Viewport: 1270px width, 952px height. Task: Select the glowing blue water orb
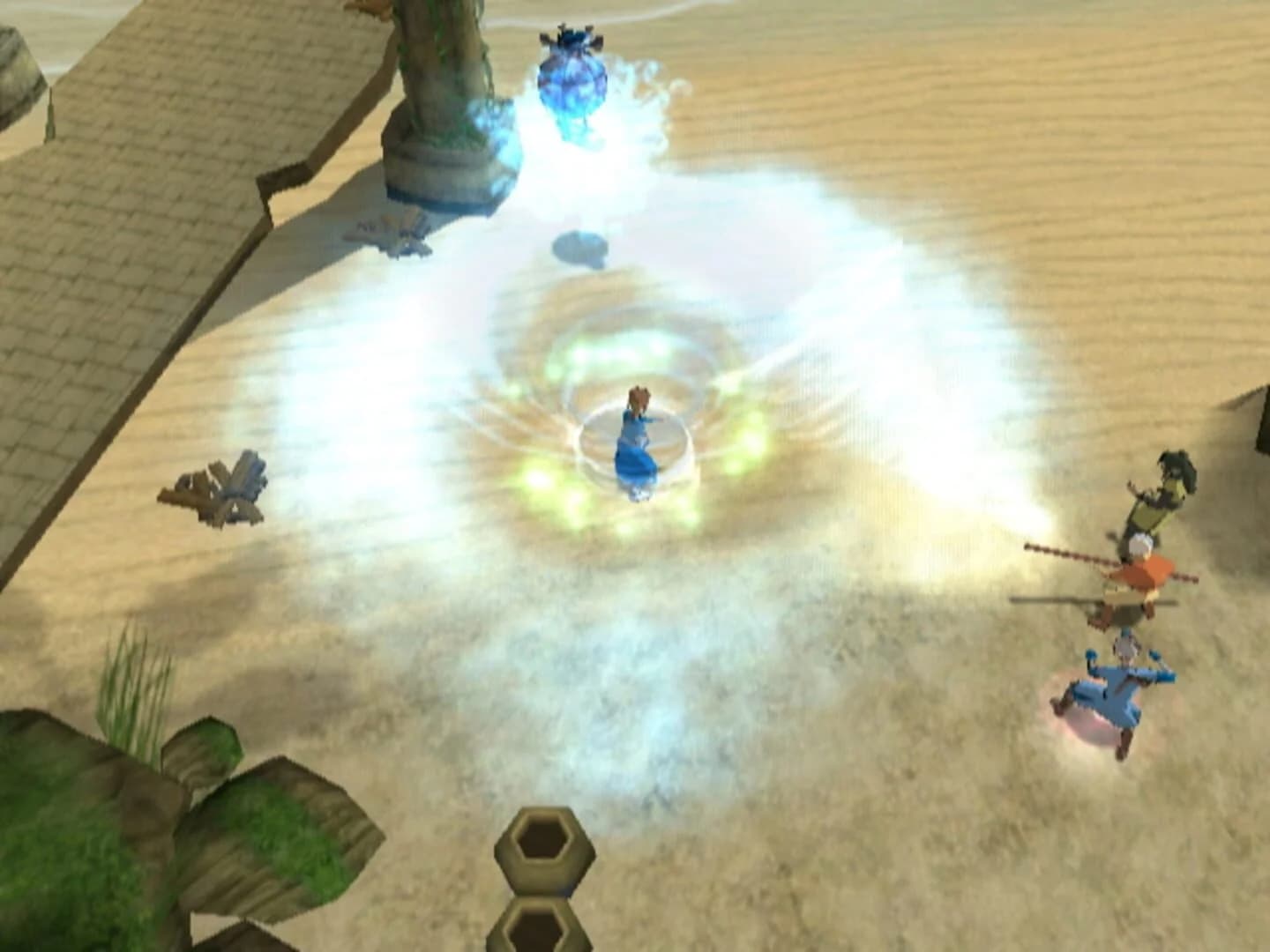coord(572,79)
